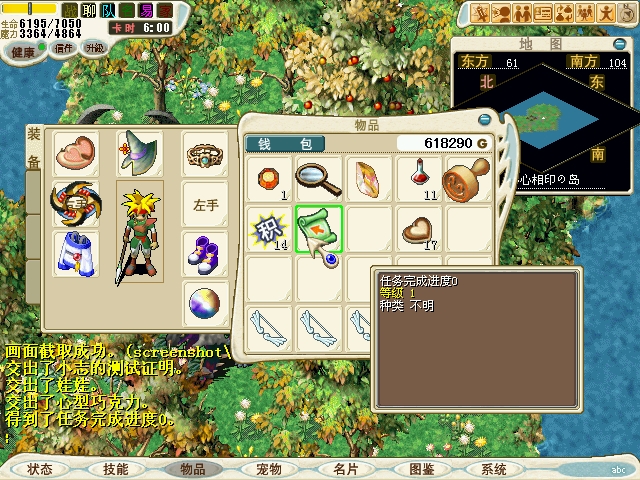Open the 技能 skills menu

coord(115,468)
